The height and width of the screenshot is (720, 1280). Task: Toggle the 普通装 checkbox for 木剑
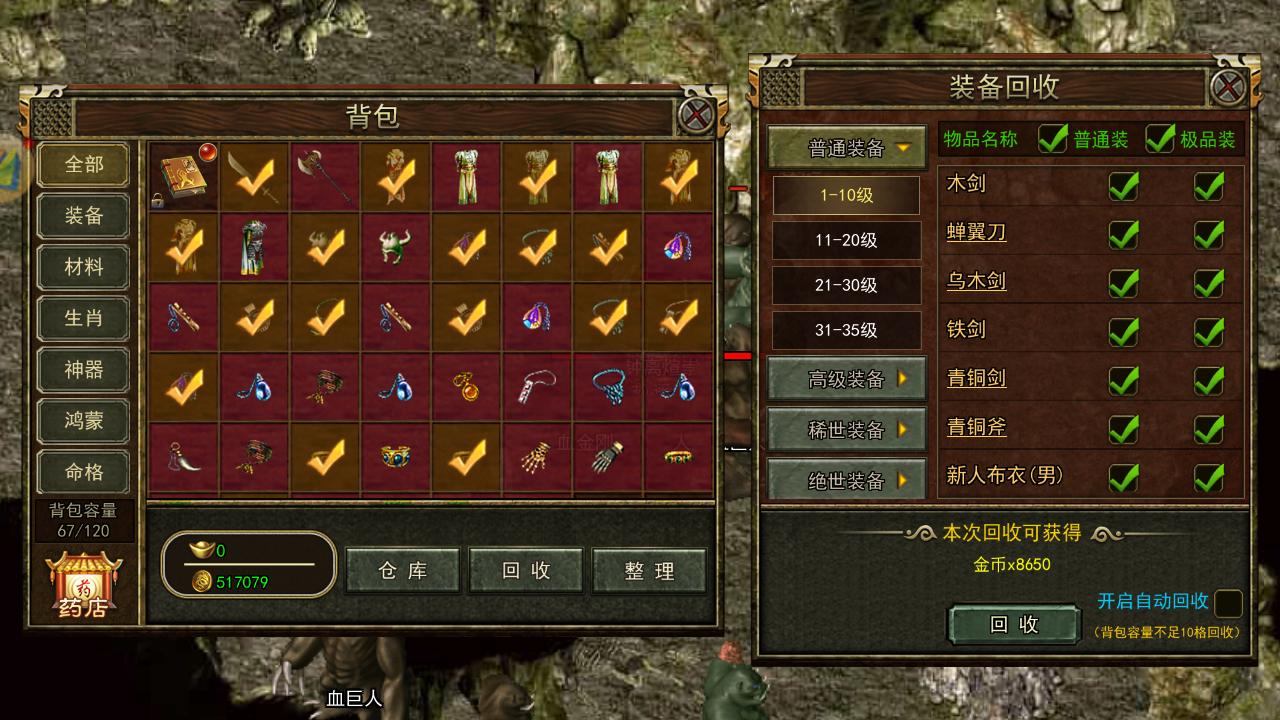[1124, 187]
